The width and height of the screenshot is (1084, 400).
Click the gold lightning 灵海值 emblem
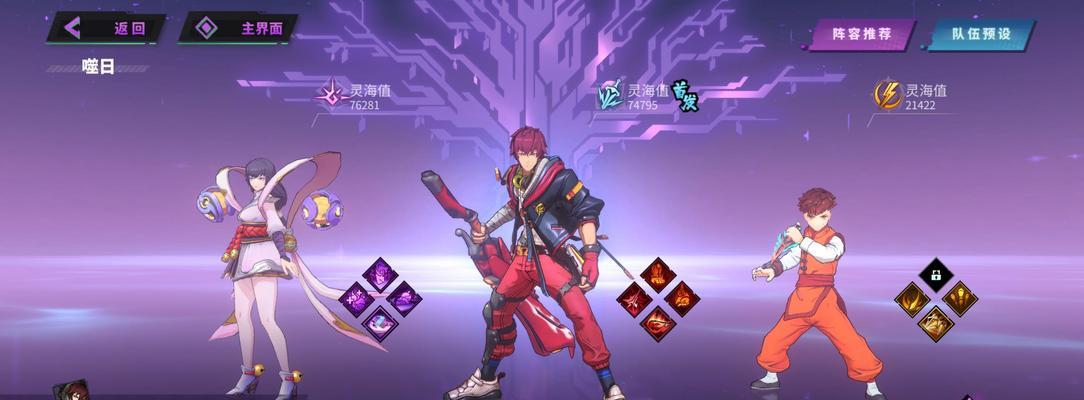[x=887, y=94]
